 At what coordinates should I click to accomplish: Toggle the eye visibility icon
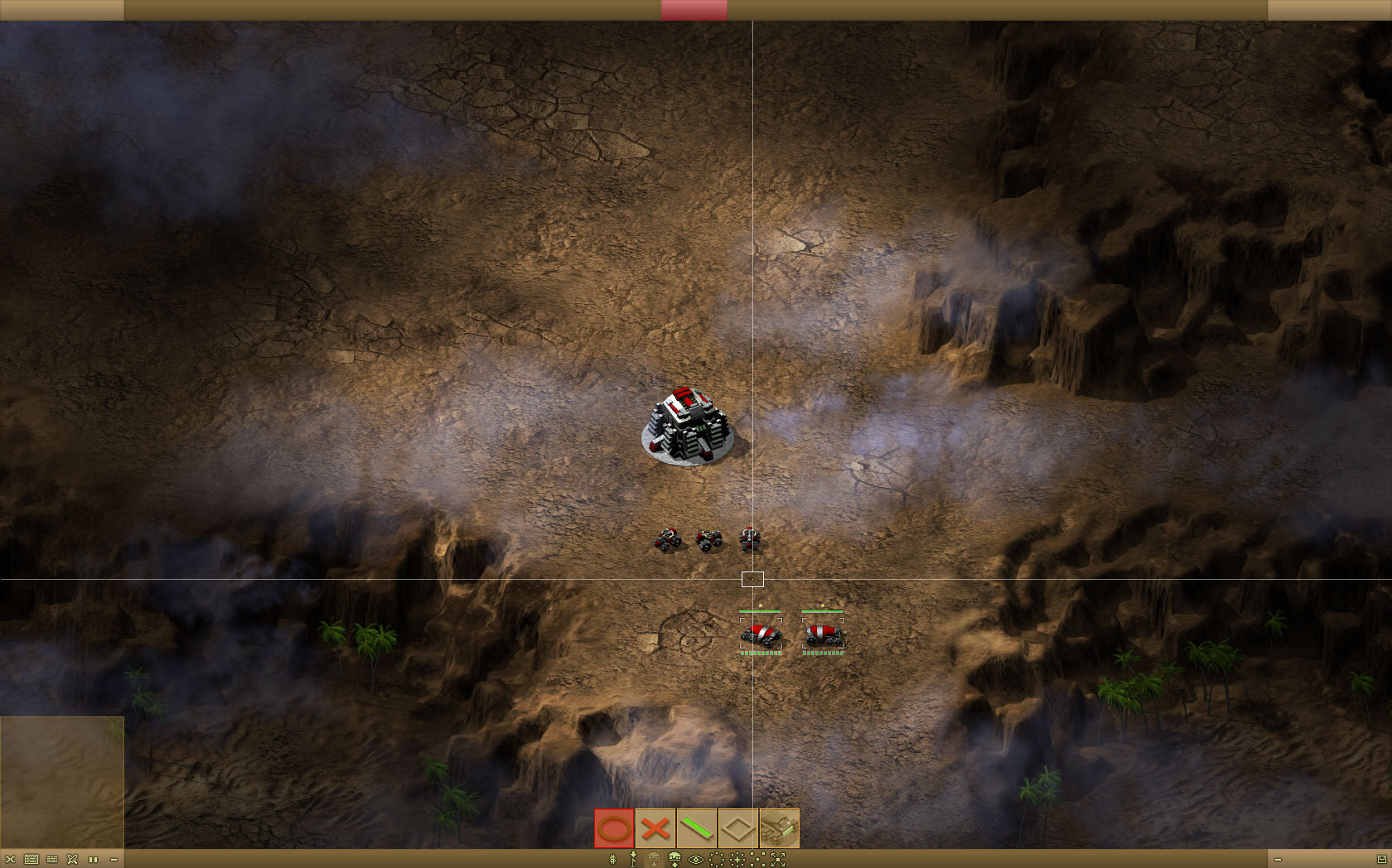[x=696, y=860]
